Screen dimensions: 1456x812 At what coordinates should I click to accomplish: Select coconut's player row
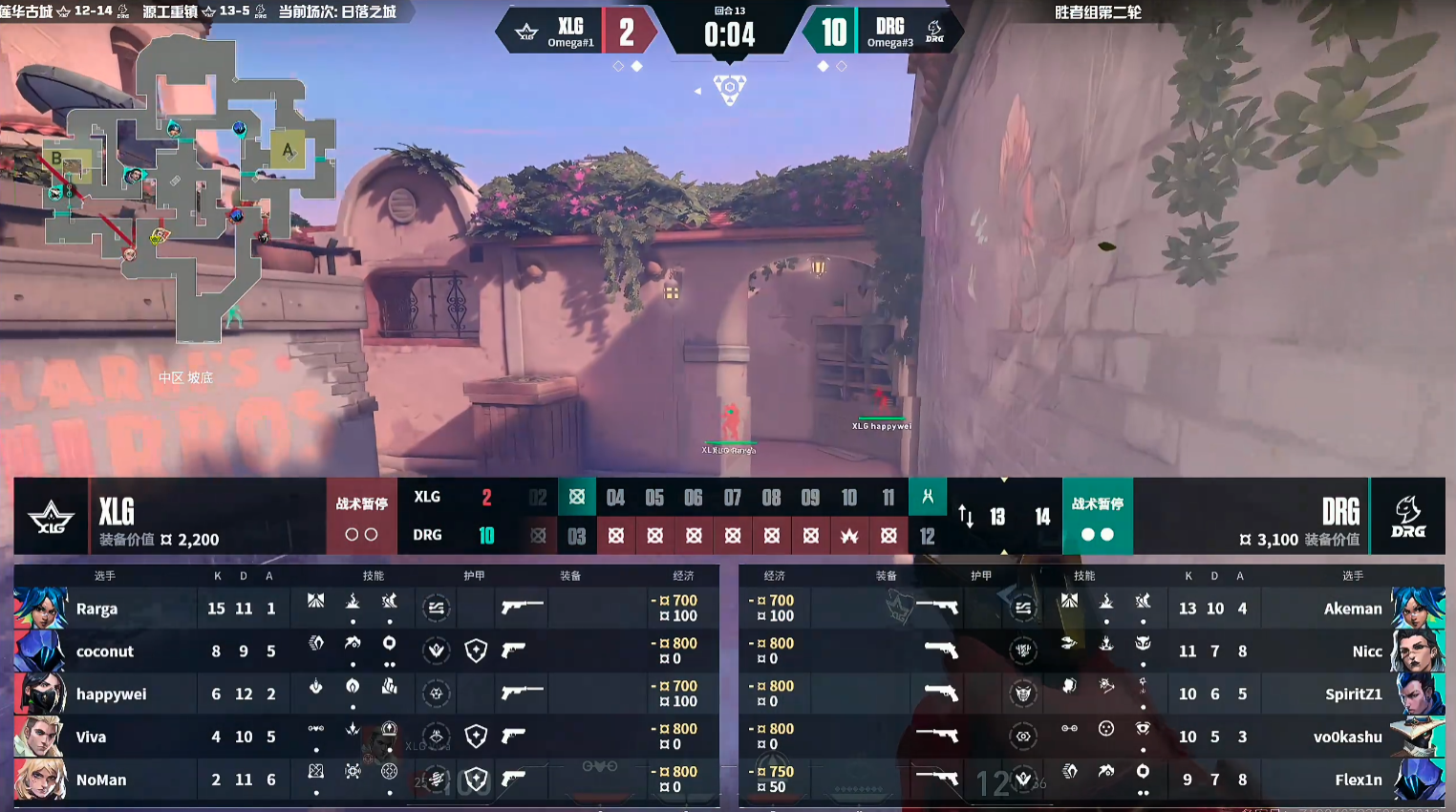366,652
